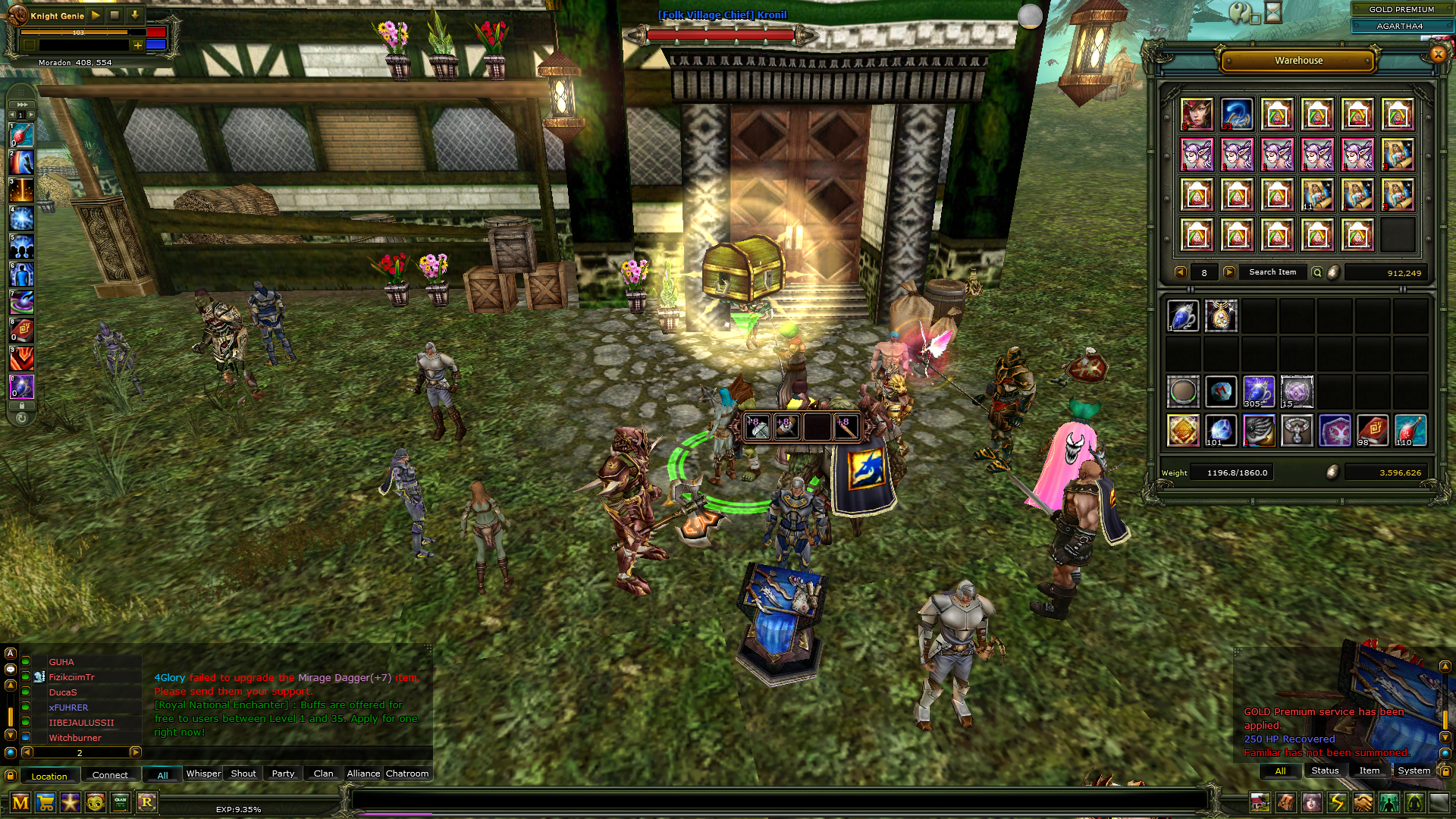Click the "Connect" button
Viewport: 1456px width, 819px height.
(x=111, y=774)
